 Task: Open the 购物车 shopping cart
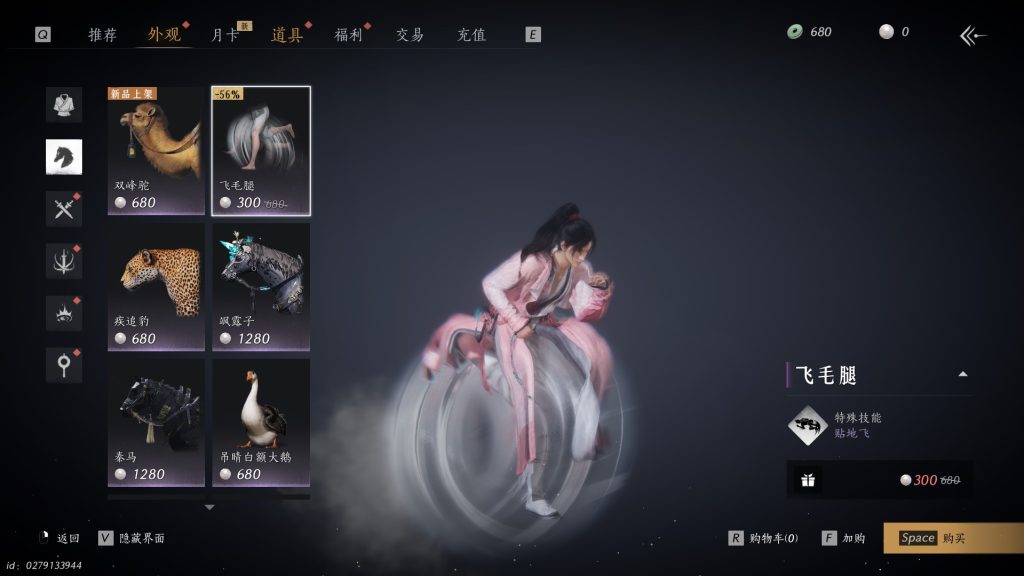coord(764,538)
